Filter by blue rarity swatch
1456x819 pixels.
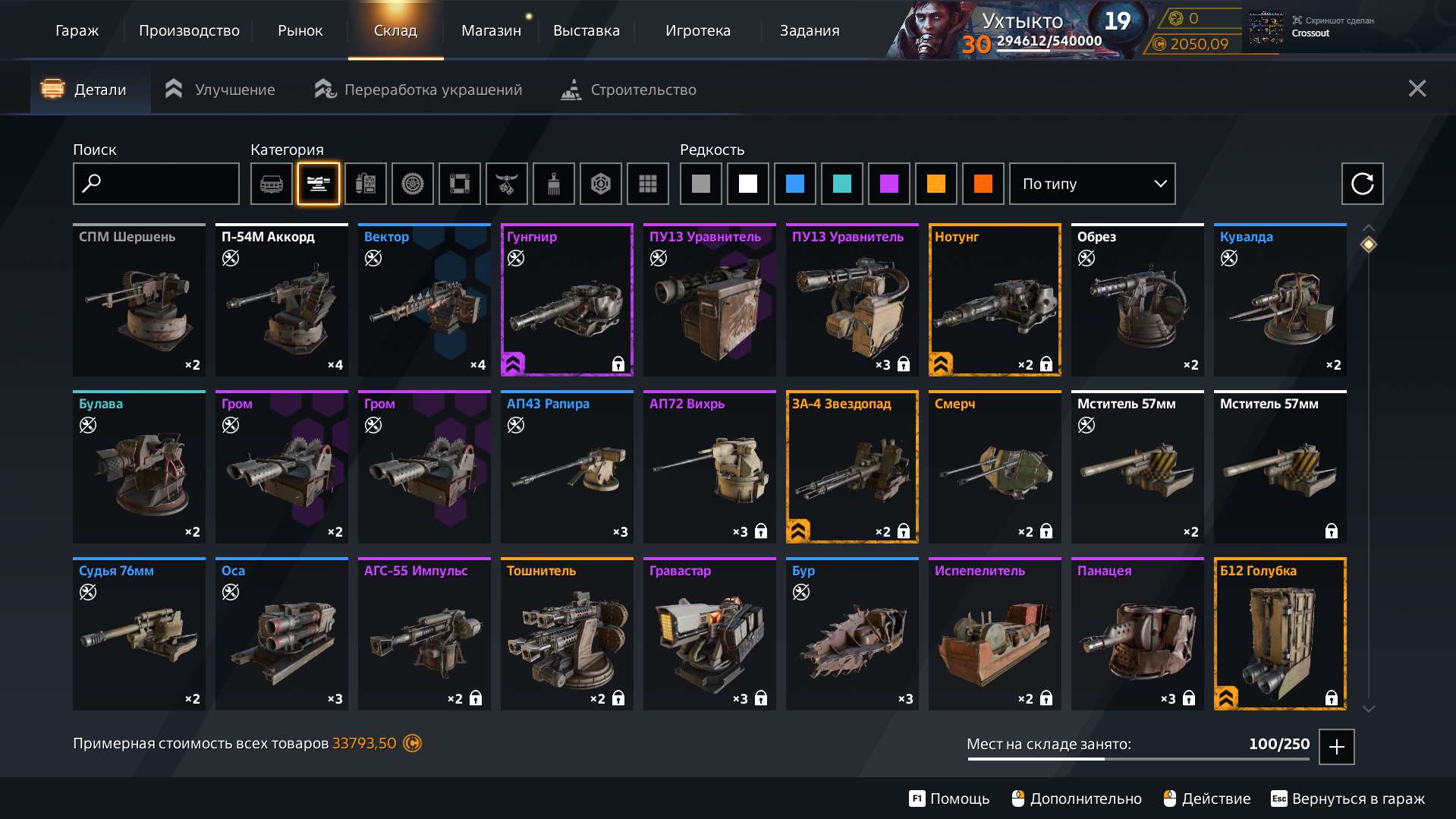tap(795, 184)
